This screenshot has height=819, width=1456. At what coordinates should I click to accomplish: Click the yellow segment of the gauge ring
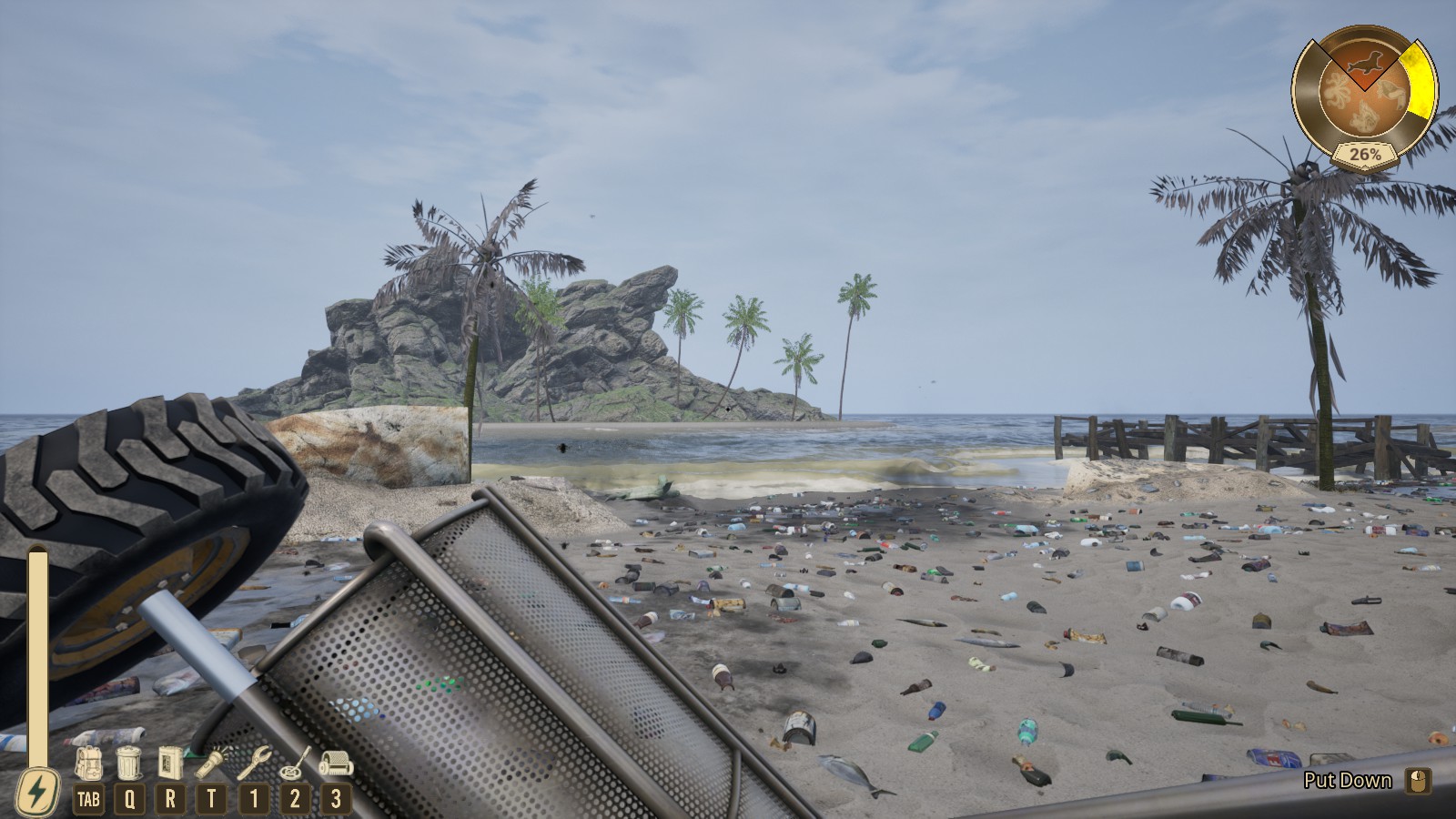(x=1421, y=78)
